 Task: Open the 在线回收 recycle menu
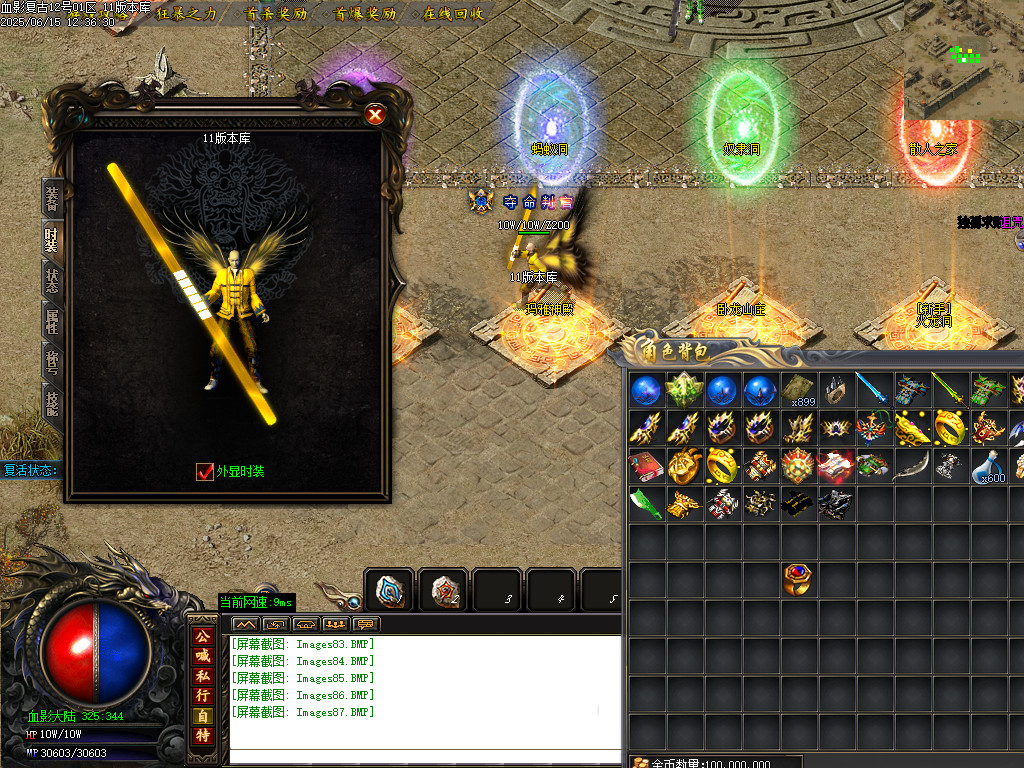pyautogui.click(x=454, y=14)
